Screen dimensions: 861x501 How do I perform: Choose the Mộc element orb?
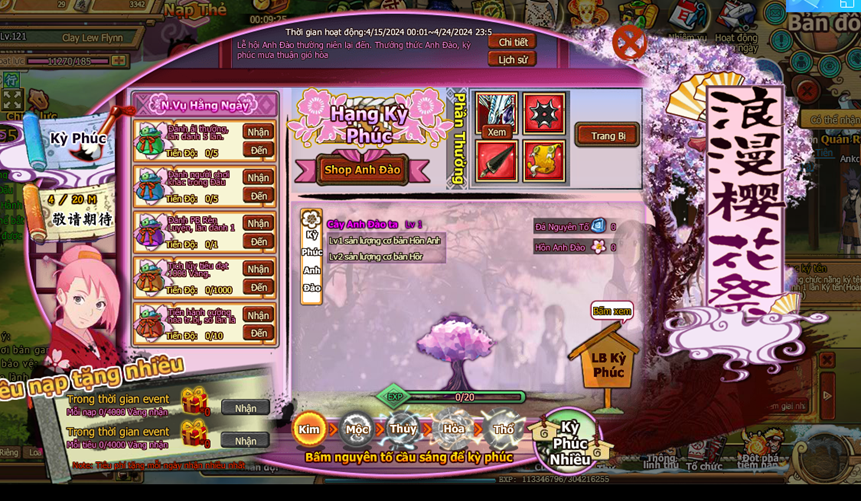click(x=357, y=430)
